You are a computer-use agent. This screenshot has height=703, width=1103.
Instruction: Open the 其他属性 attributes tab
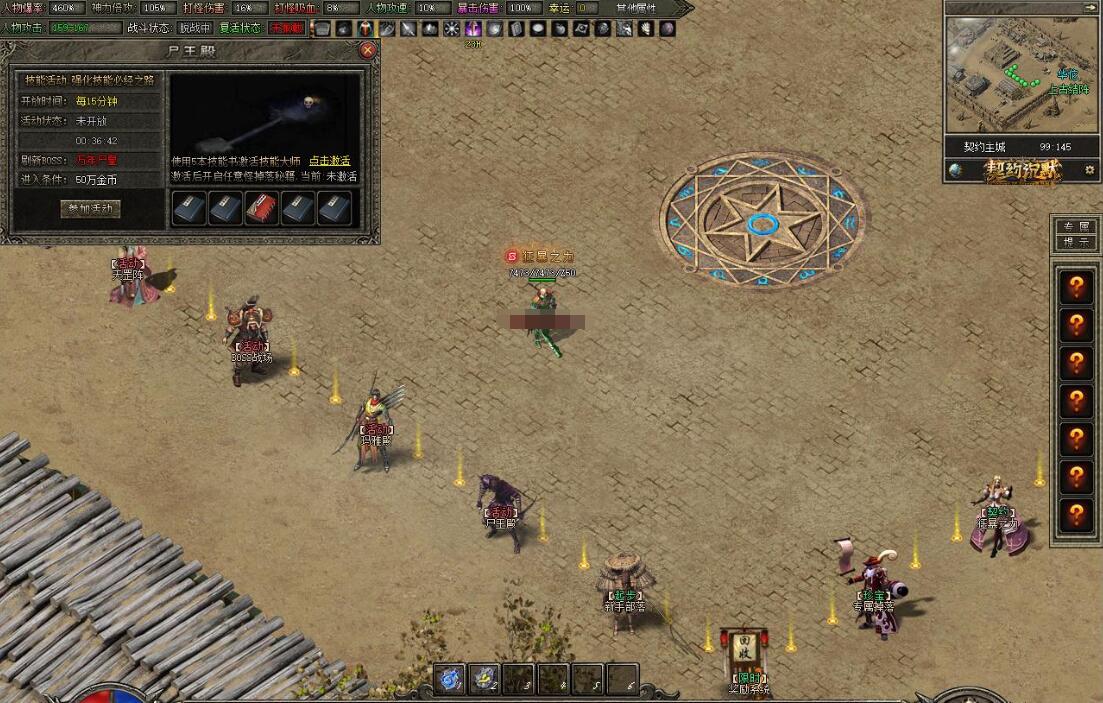point(638,8)
